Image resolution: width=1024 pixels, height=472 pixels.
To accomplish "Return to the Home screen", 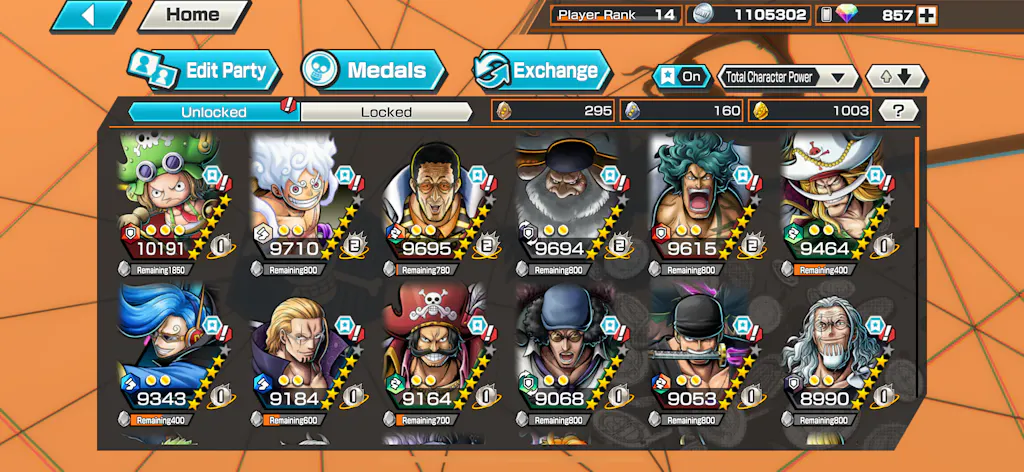I will pyautogui.click(x=193, y=15).
